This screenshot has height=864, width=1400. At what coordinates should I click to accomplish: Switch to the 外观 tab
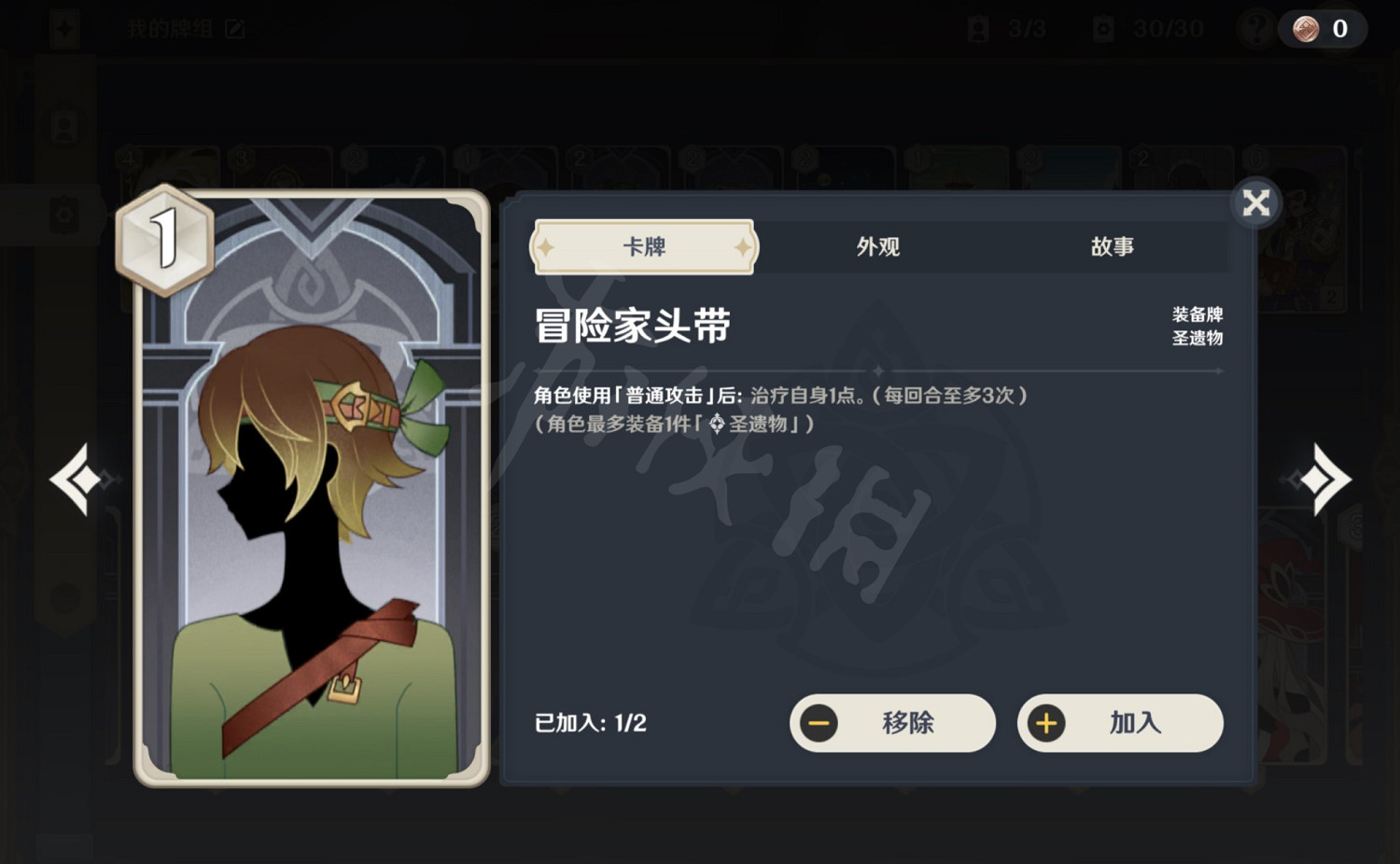[876, 246]
